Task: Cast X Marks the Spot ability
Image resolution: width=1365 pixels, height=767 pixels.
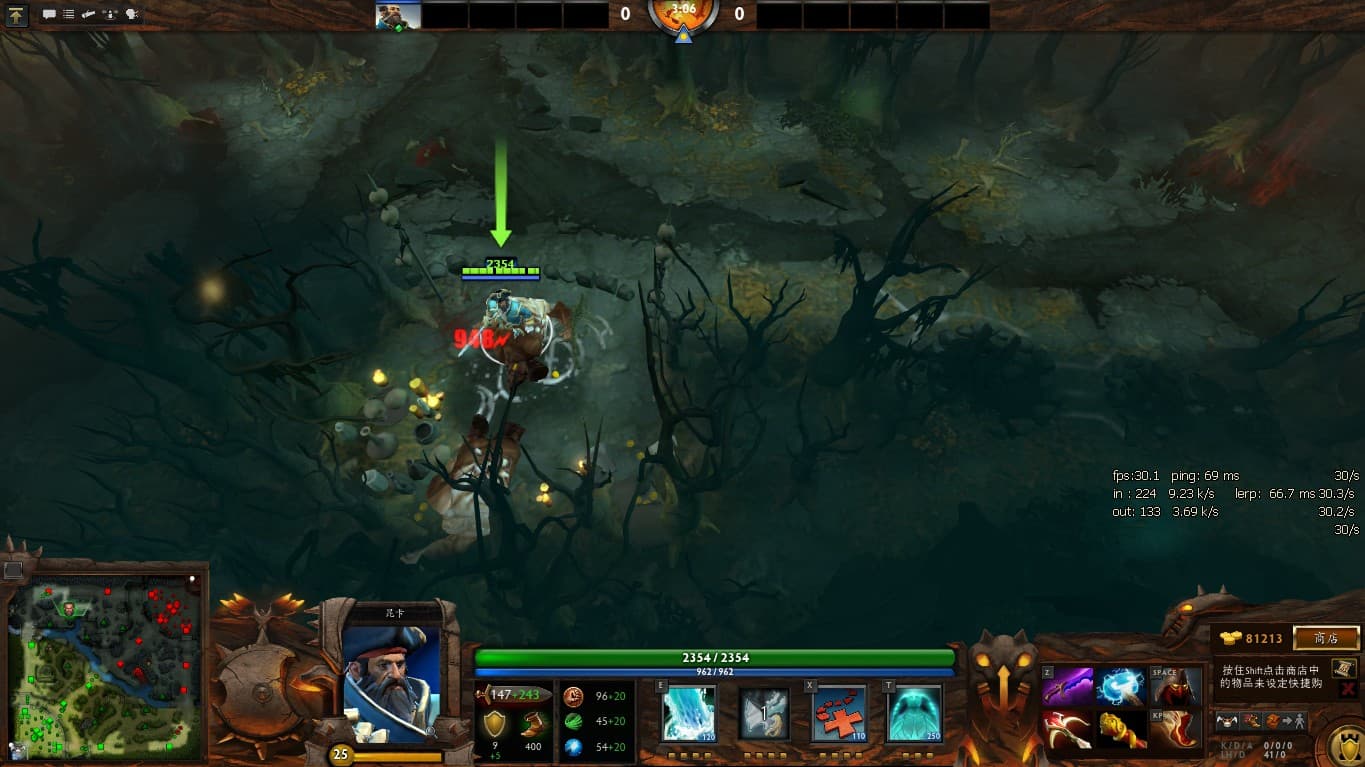Action: click(x=838, y=713)
